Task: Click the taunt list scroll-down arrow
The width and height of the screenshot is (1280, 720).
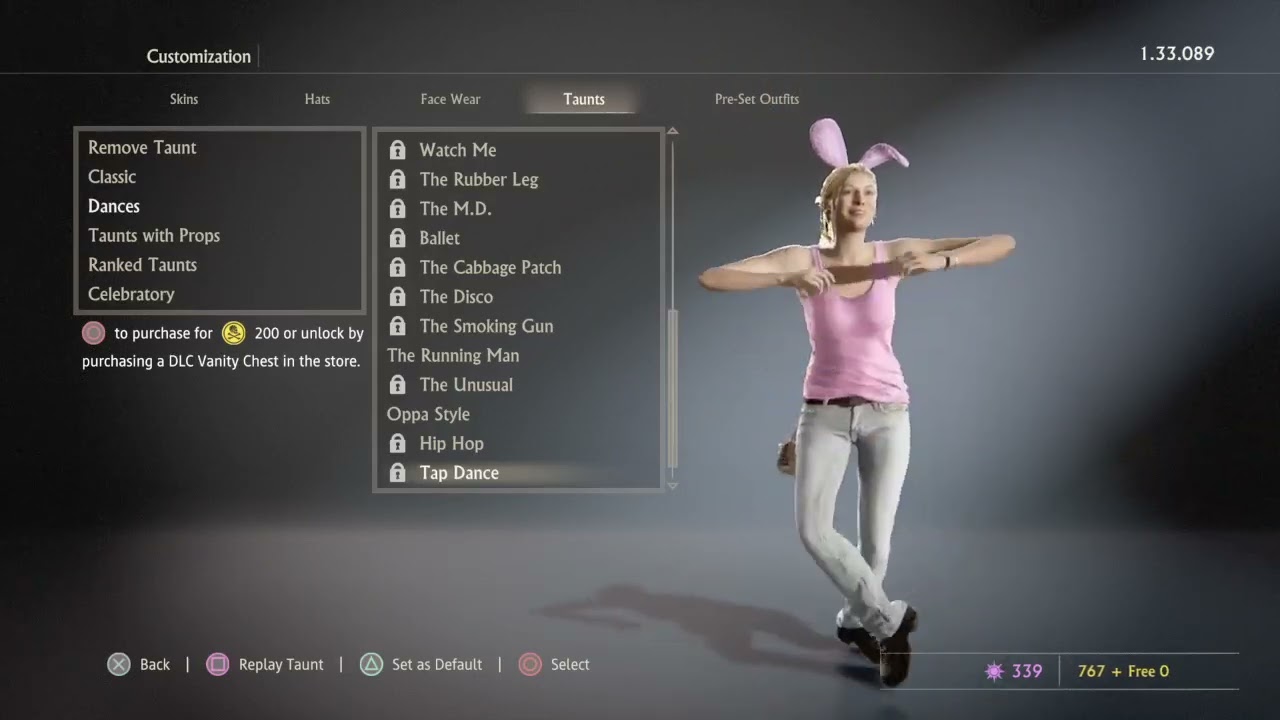Action: [x=672, y=486]
